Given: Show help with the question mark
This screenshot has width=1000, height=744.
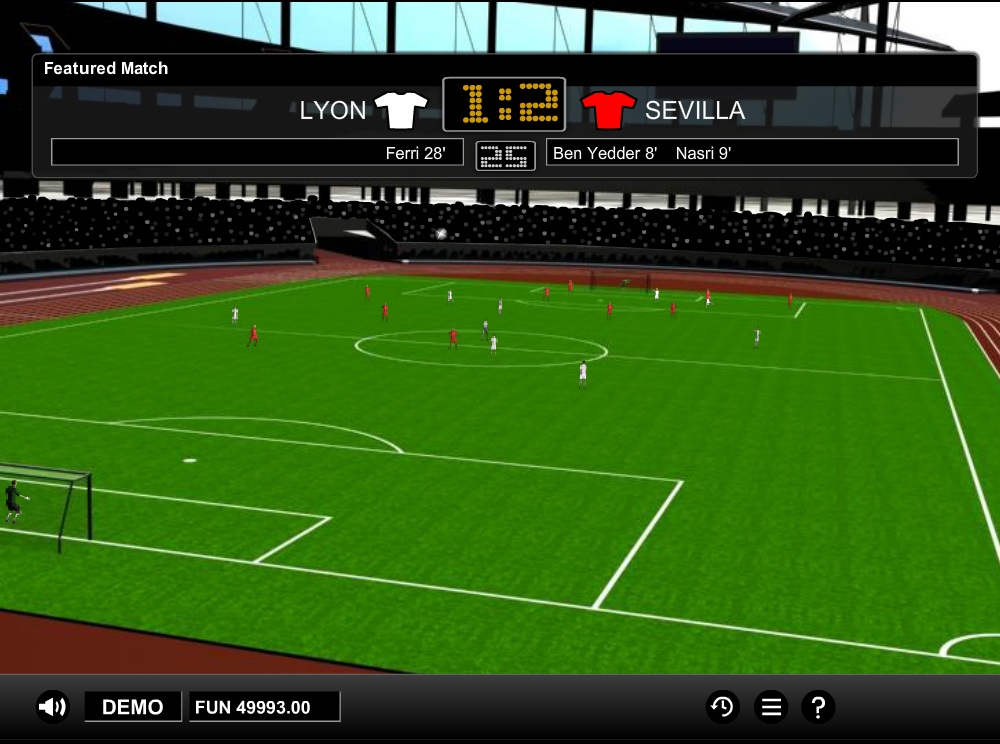Looking at the screenshot, I should coord(818,707).
